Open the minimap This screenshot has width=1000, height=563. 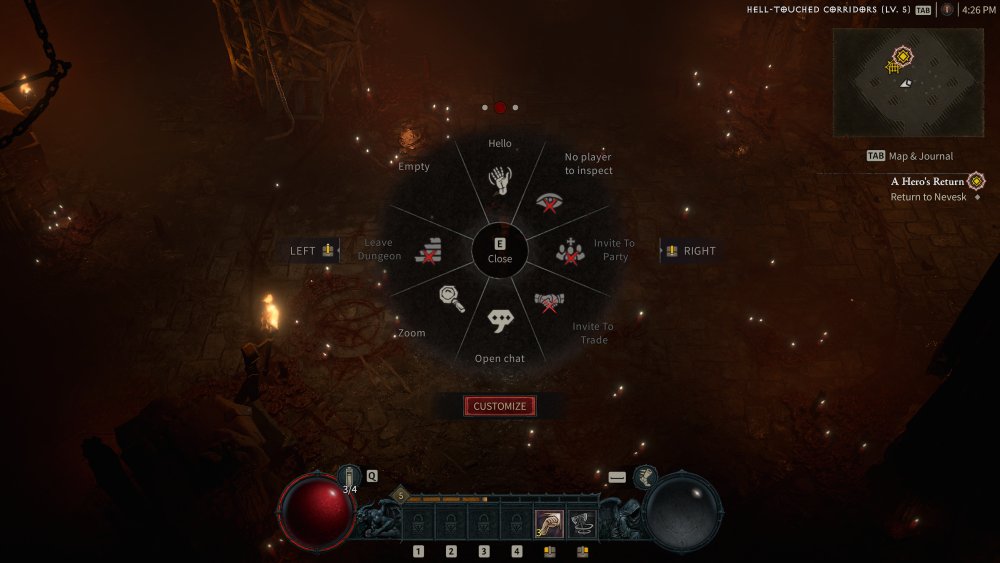pyautogui.click(x=908, y=82)
